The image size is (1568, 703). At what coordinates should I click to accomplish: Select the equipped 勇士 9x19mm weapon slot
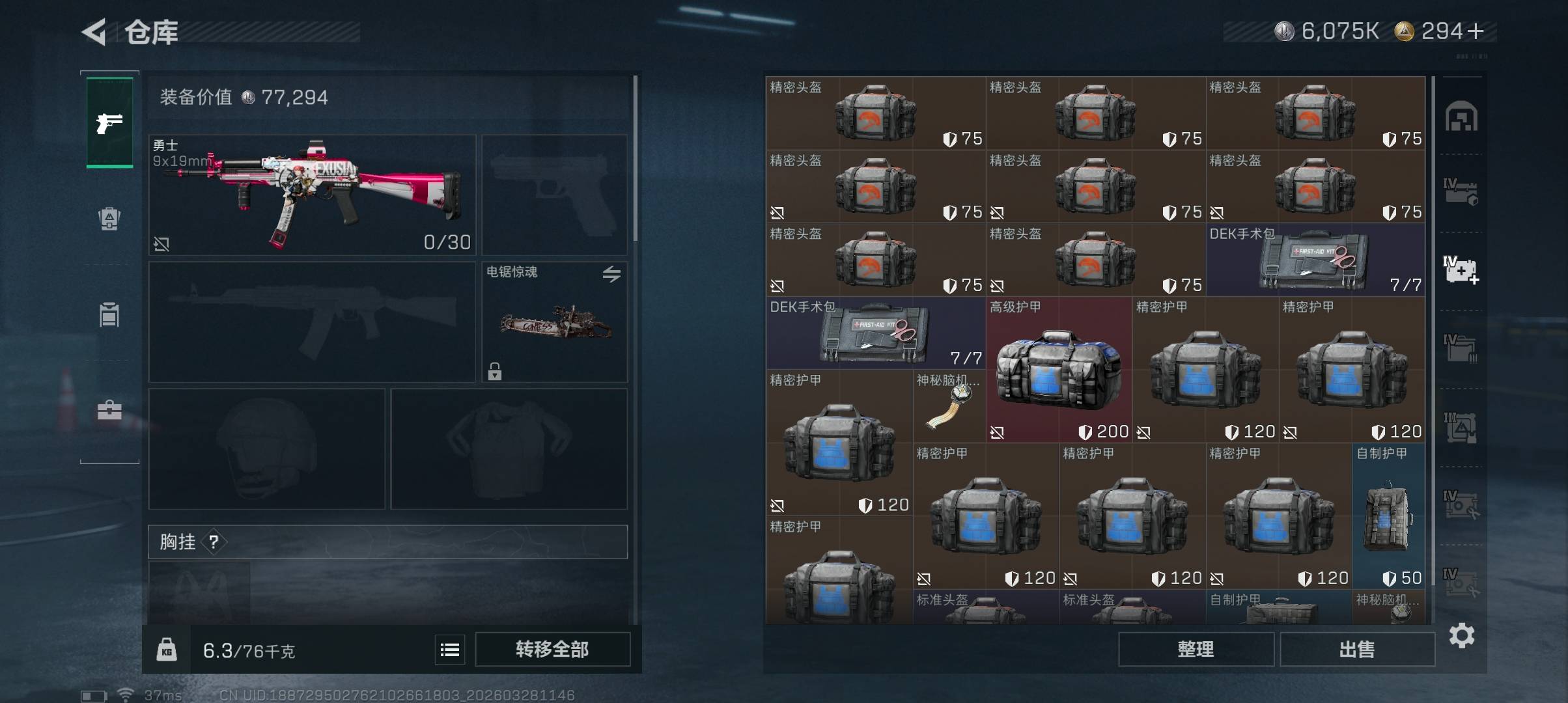313,195
